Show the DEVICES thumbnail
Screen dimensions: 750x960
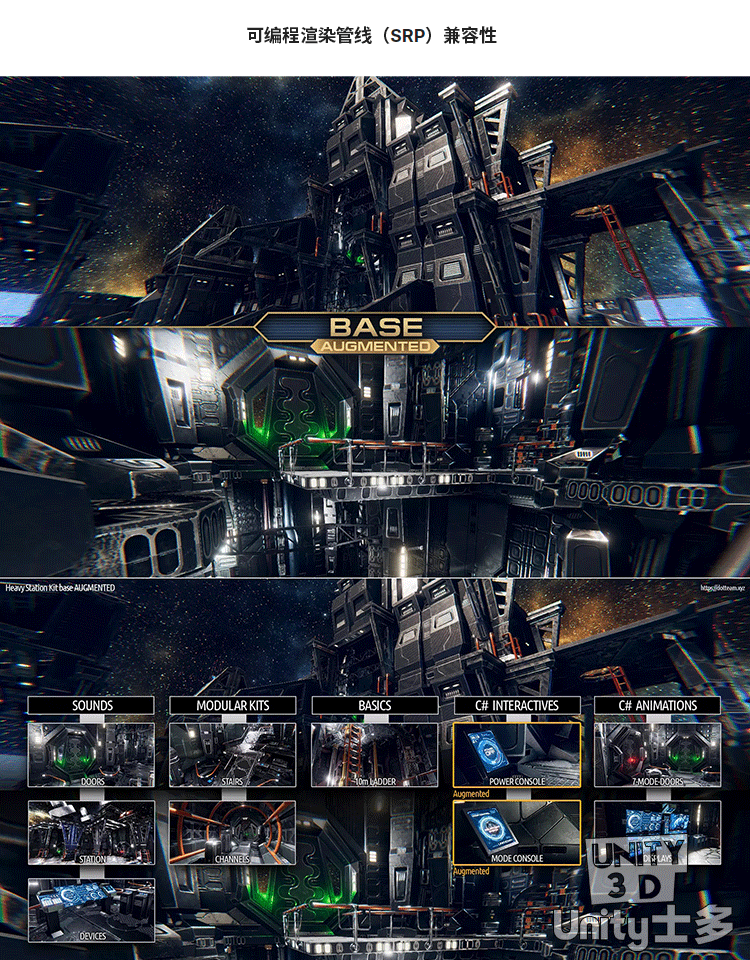click(91, 909)
